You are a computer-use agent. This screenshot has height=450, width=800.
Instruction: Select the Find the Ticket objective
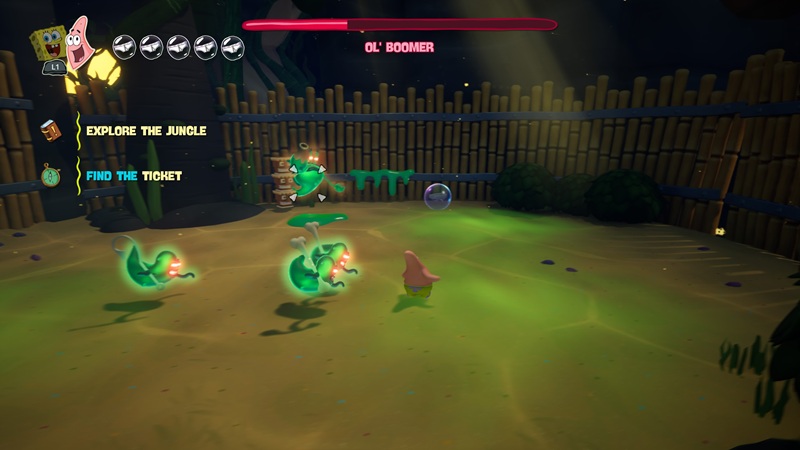[134, 176]
